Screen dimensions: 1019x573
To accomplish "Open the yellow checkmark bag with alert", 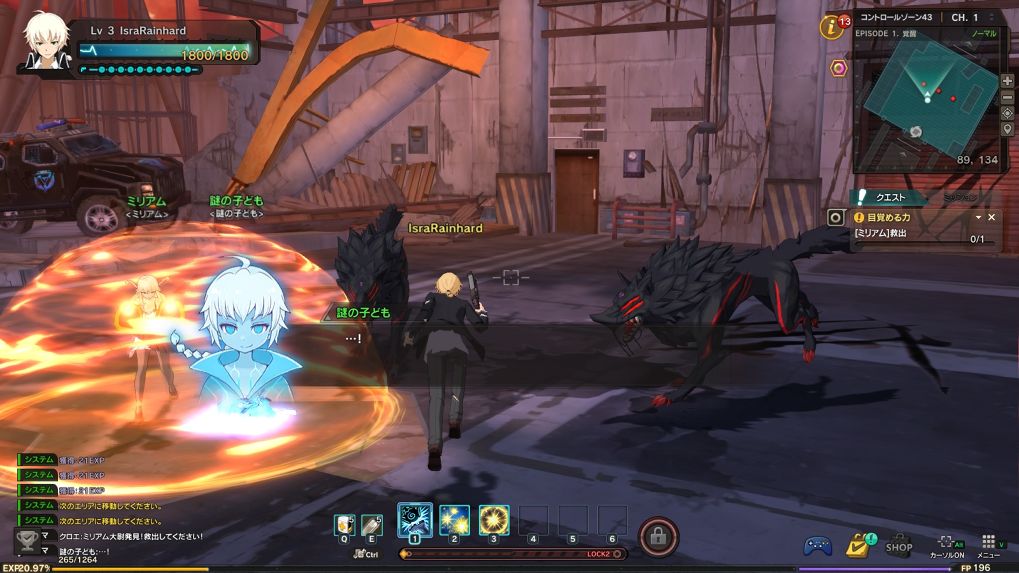I will (x=858, y=545).
